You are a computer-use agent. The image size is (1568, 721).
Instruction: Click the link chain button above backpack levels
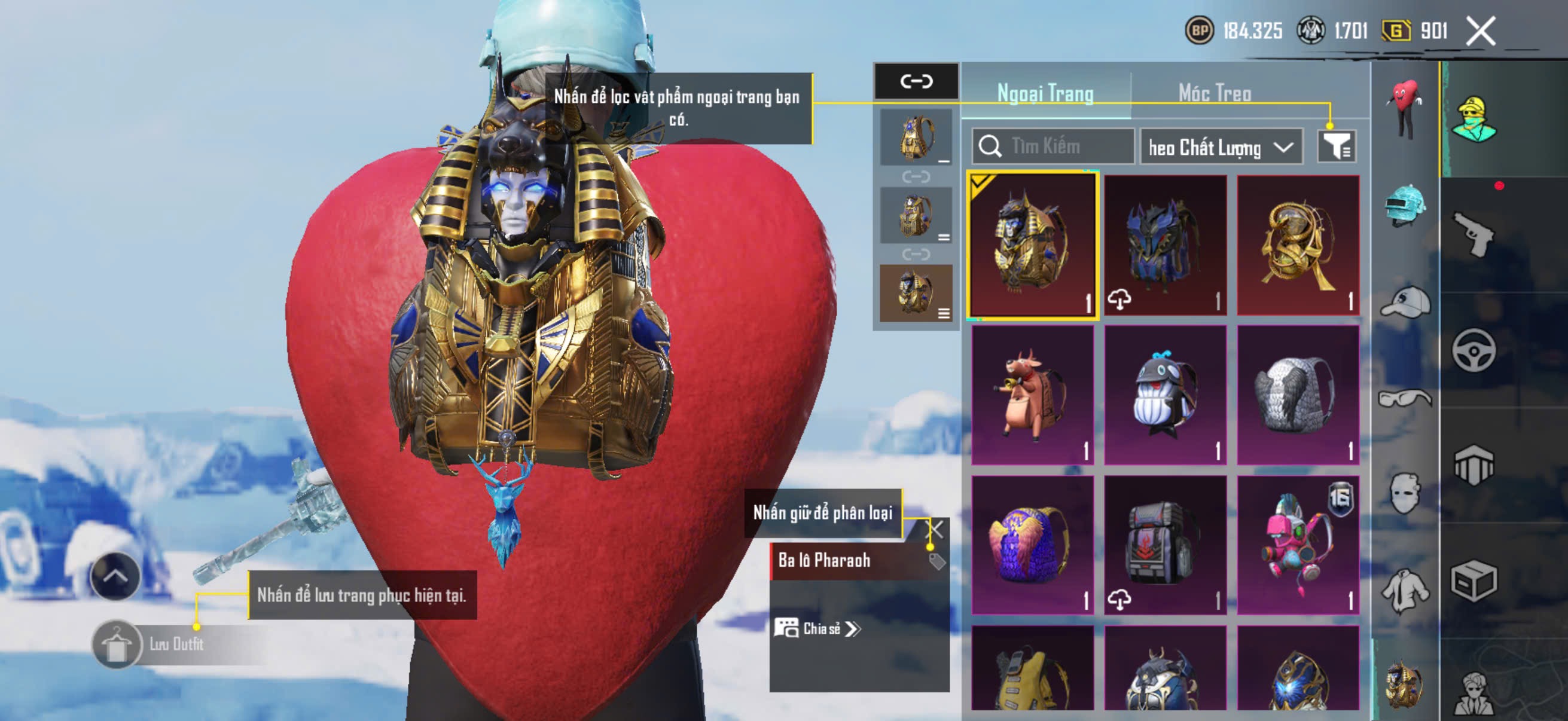(916, 81)
